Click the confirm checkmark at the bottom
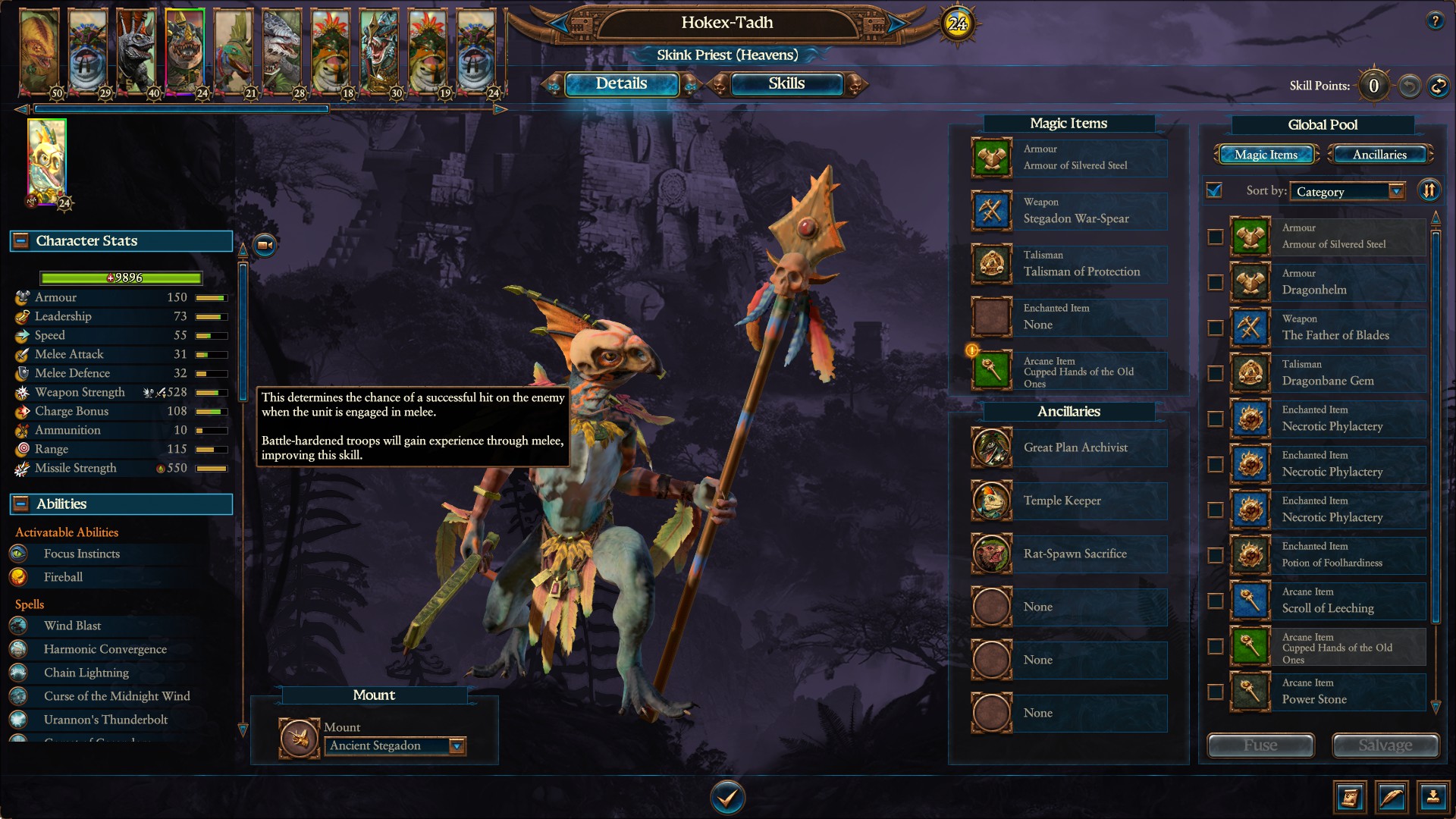The width and height of the screenshot is (1456, 819). click(727, 797)
